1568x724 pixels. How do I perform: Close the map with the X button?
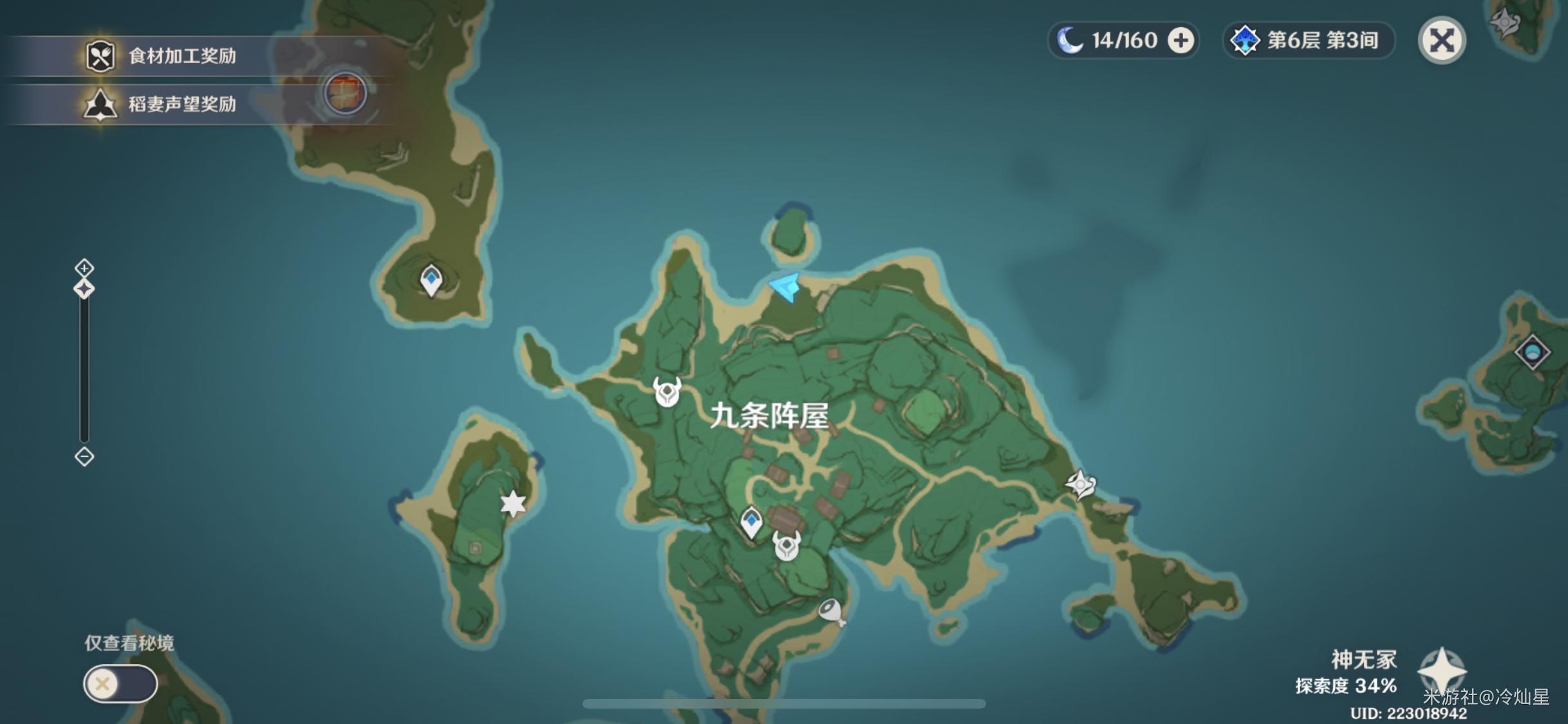point(1442,40)
